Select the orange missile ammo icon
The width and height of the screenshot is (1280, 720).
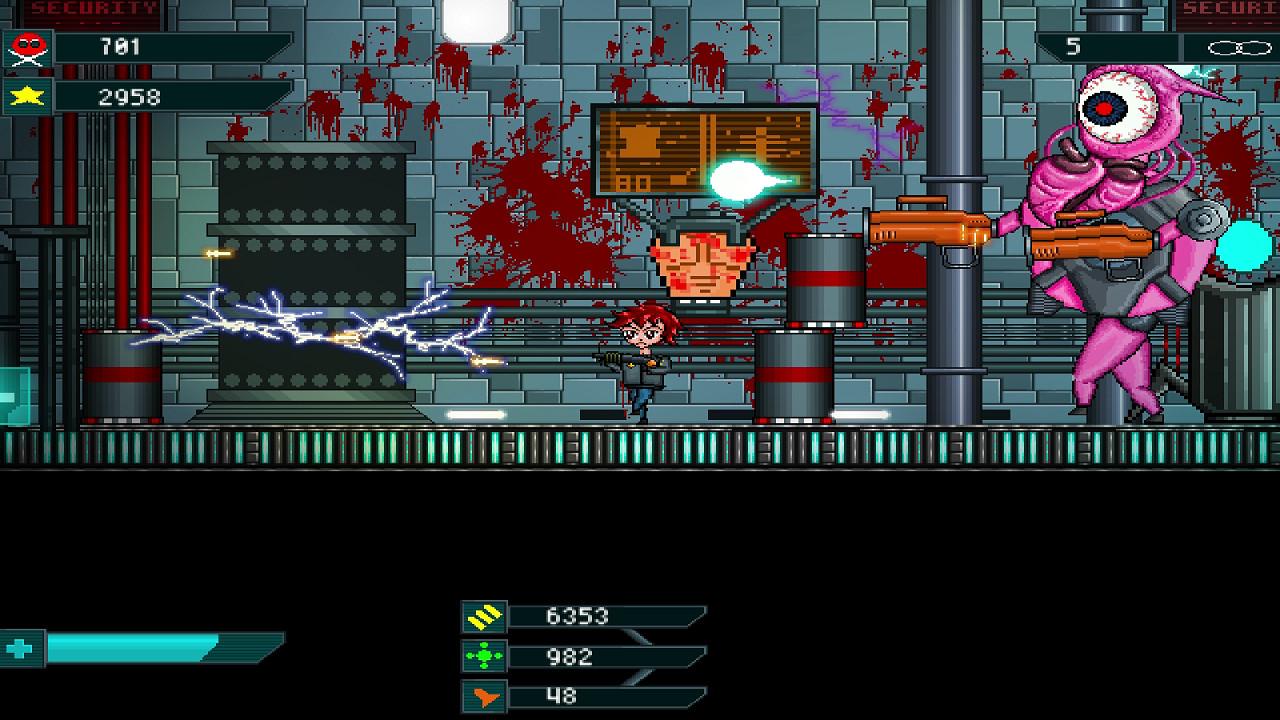coord(483,699)
